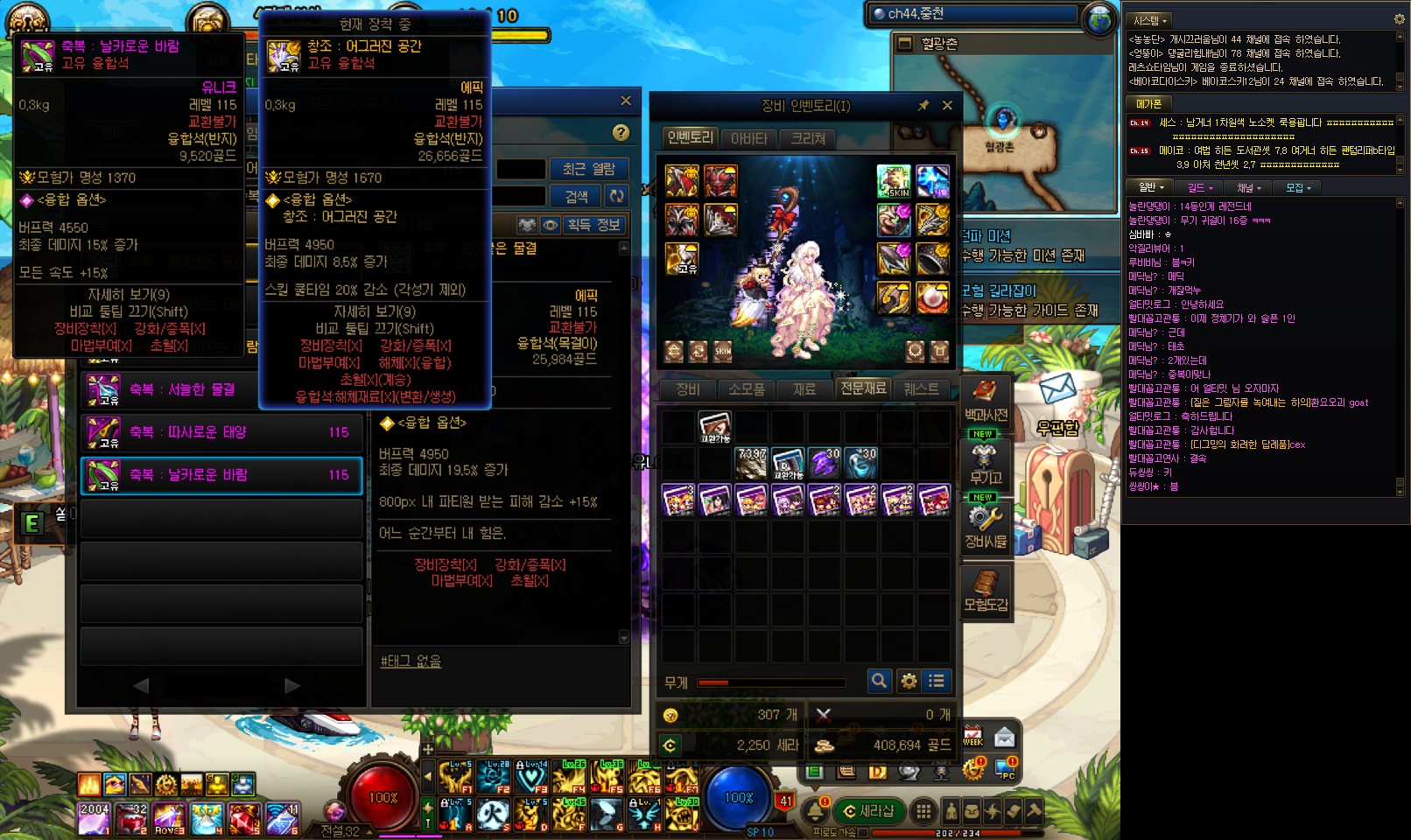Screen dimensions: 1411x840
Task: Open the 크리쳐 tab
Action: pyautogui.click(x=808, y=138)
